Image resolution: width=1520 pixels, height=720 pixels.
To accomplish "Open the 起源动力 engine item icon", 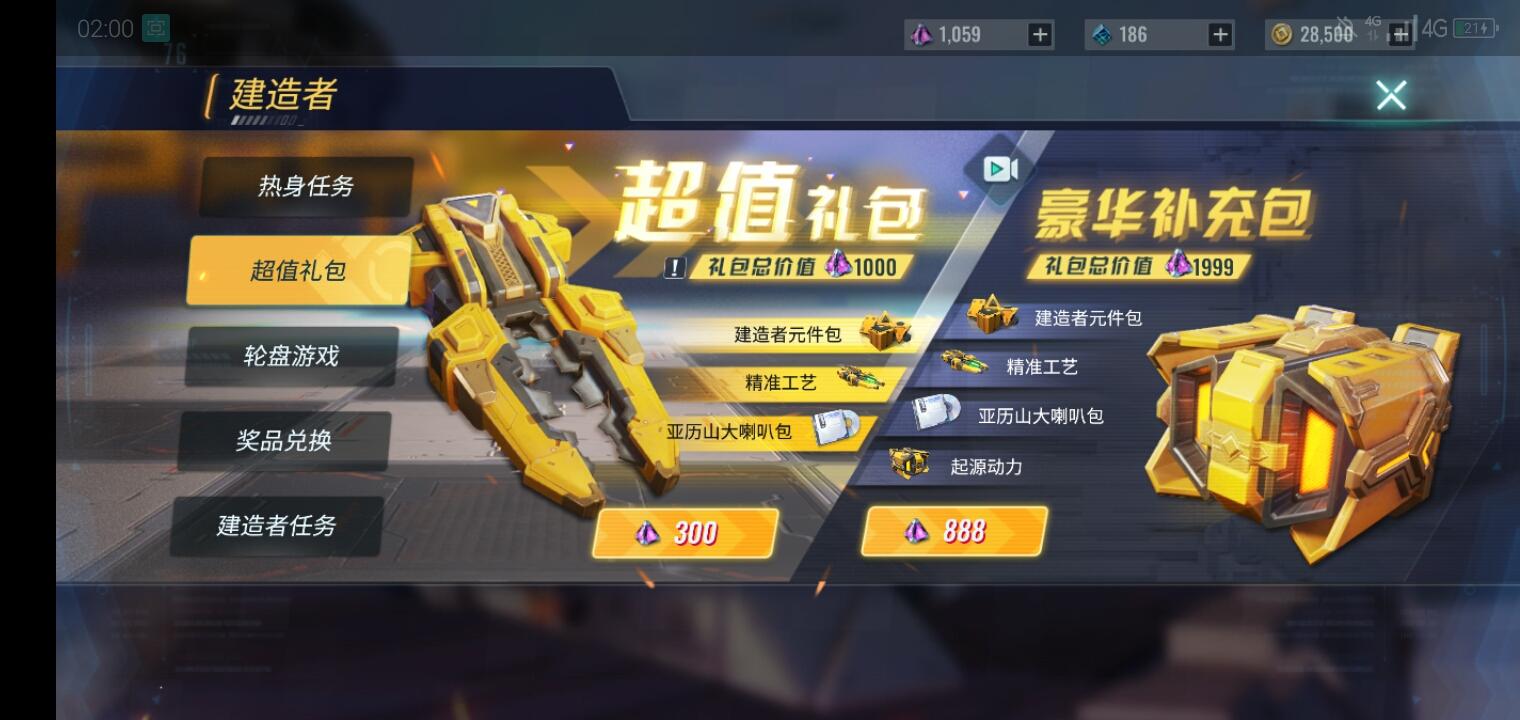I will [x=911, y=463].
